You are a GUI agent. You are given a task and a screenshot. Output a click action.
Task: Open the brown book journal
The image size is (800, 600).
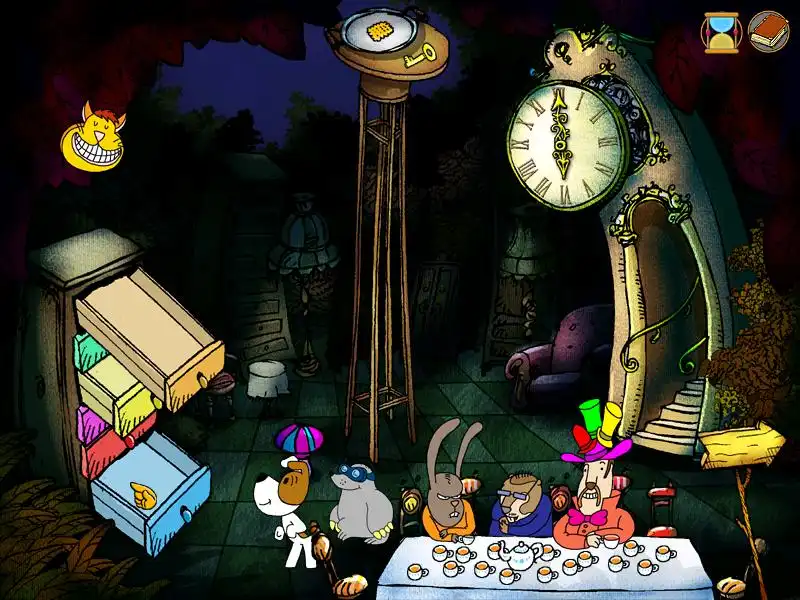coord(768,31)
